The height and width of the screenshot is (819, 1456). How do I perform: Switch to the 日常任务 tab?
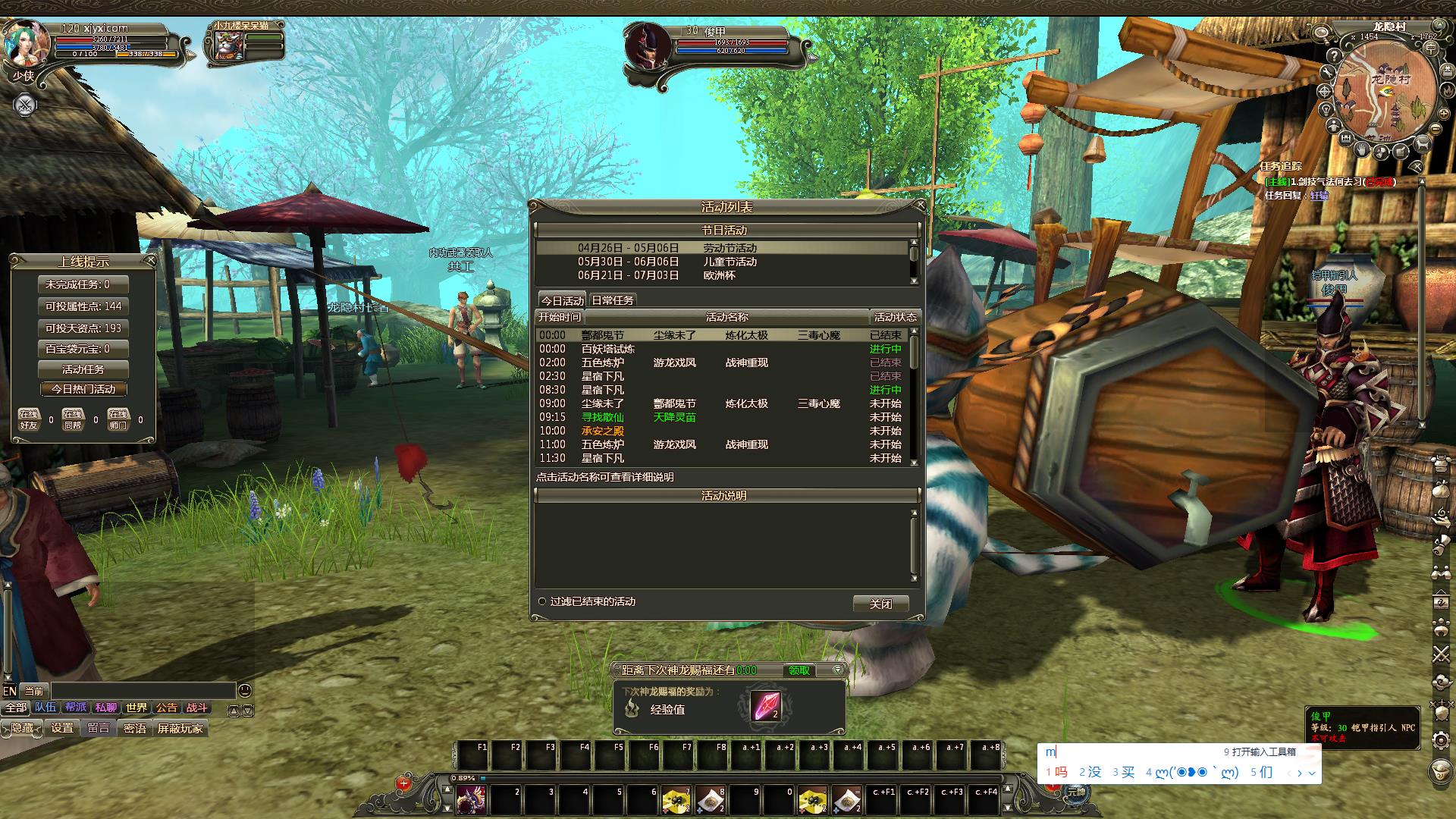tap(612, 300)
